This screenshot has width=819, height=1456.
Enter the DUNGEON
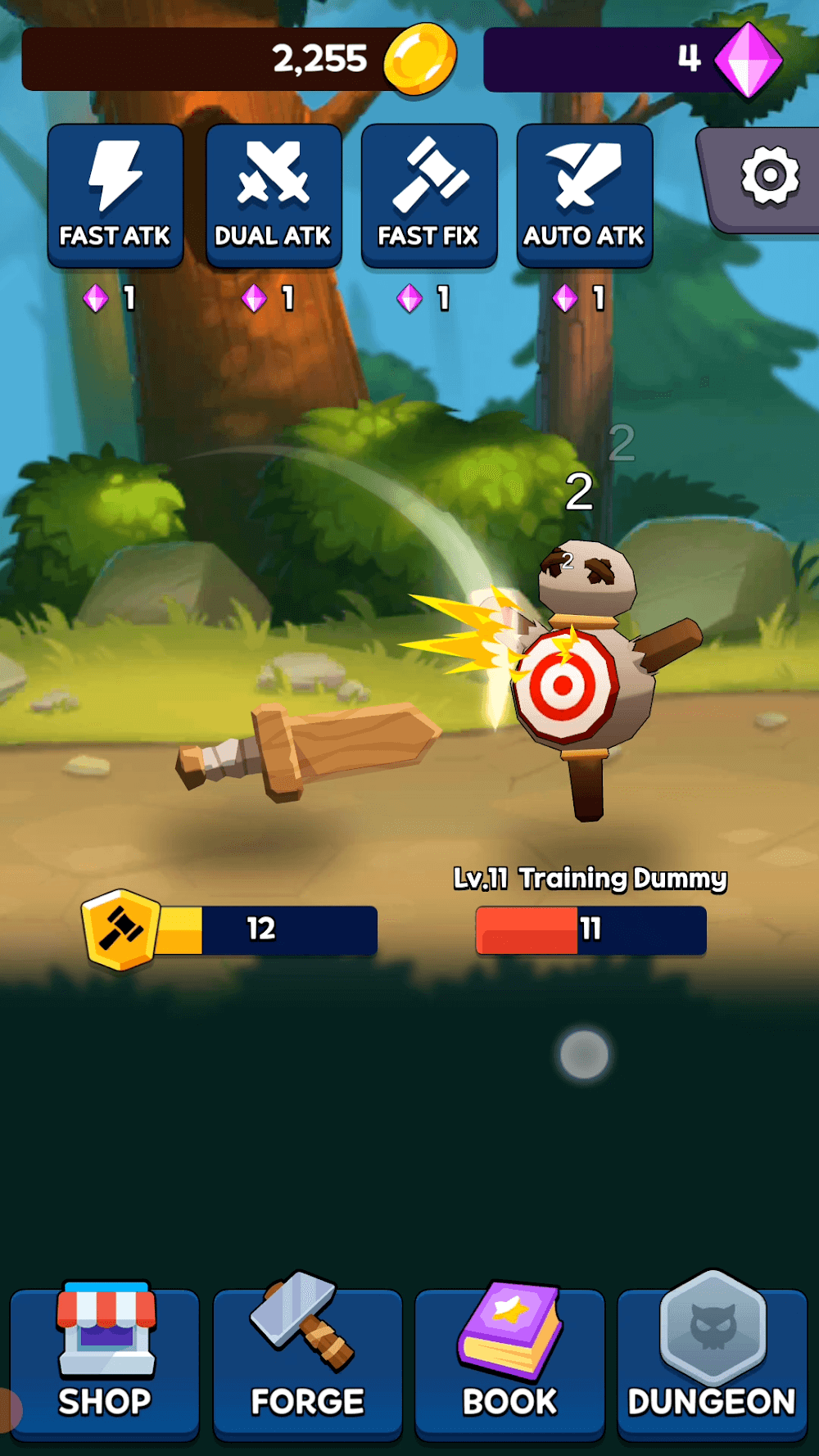712,1361
